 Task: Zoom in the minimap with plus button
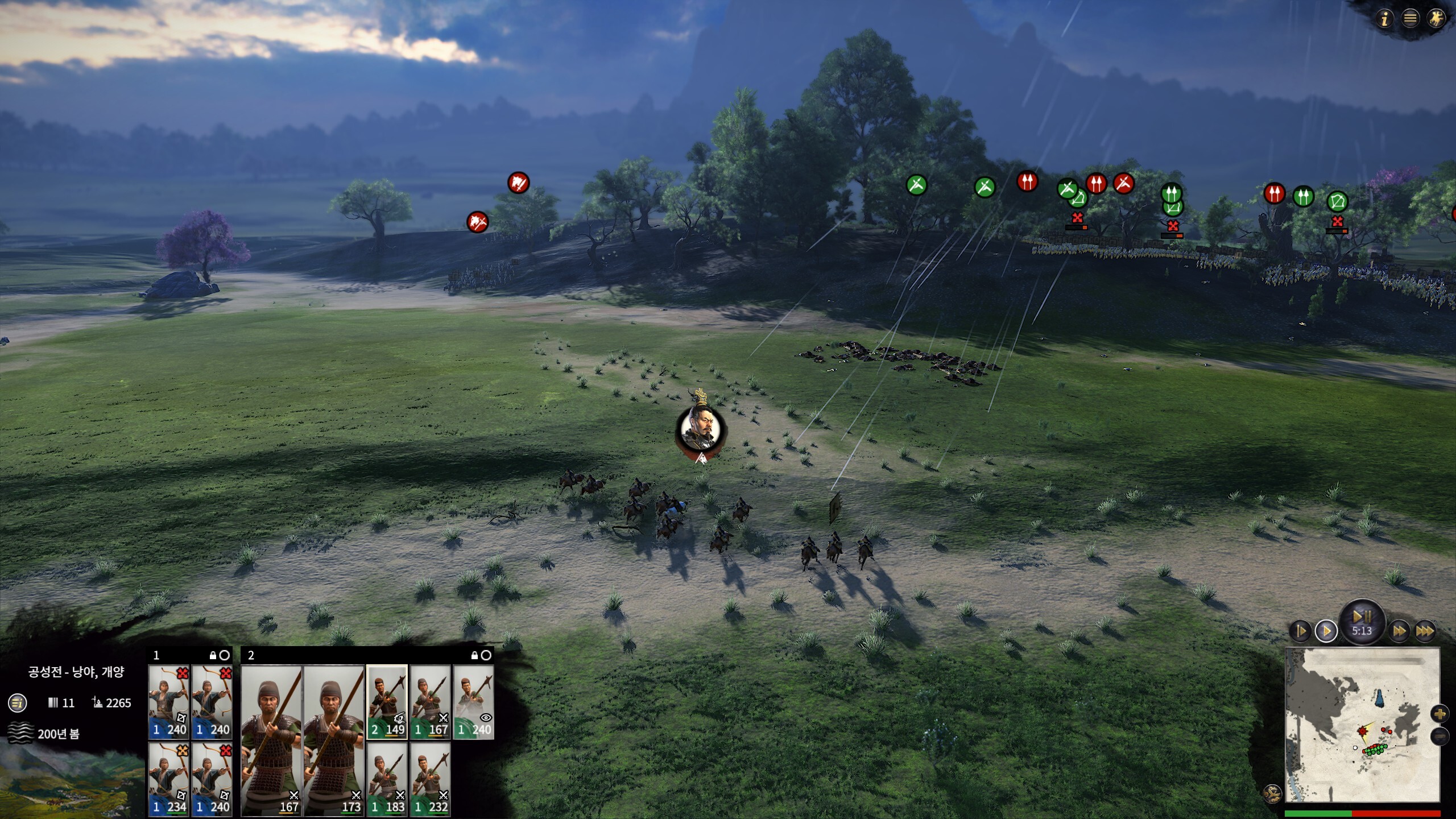tap(1440, 714)
